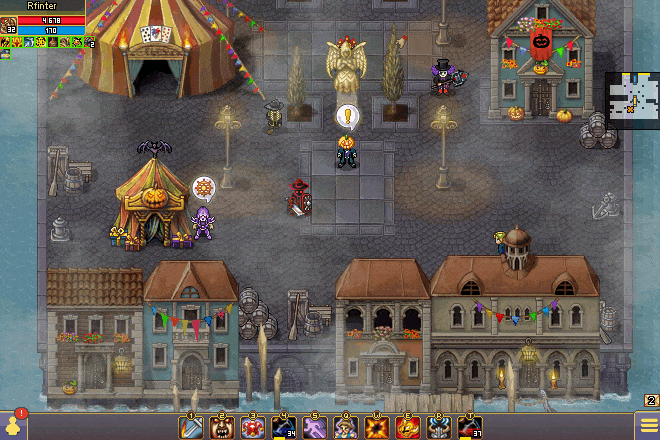
Task: Use the slot T item with count 37
Action: coord(469,427)
